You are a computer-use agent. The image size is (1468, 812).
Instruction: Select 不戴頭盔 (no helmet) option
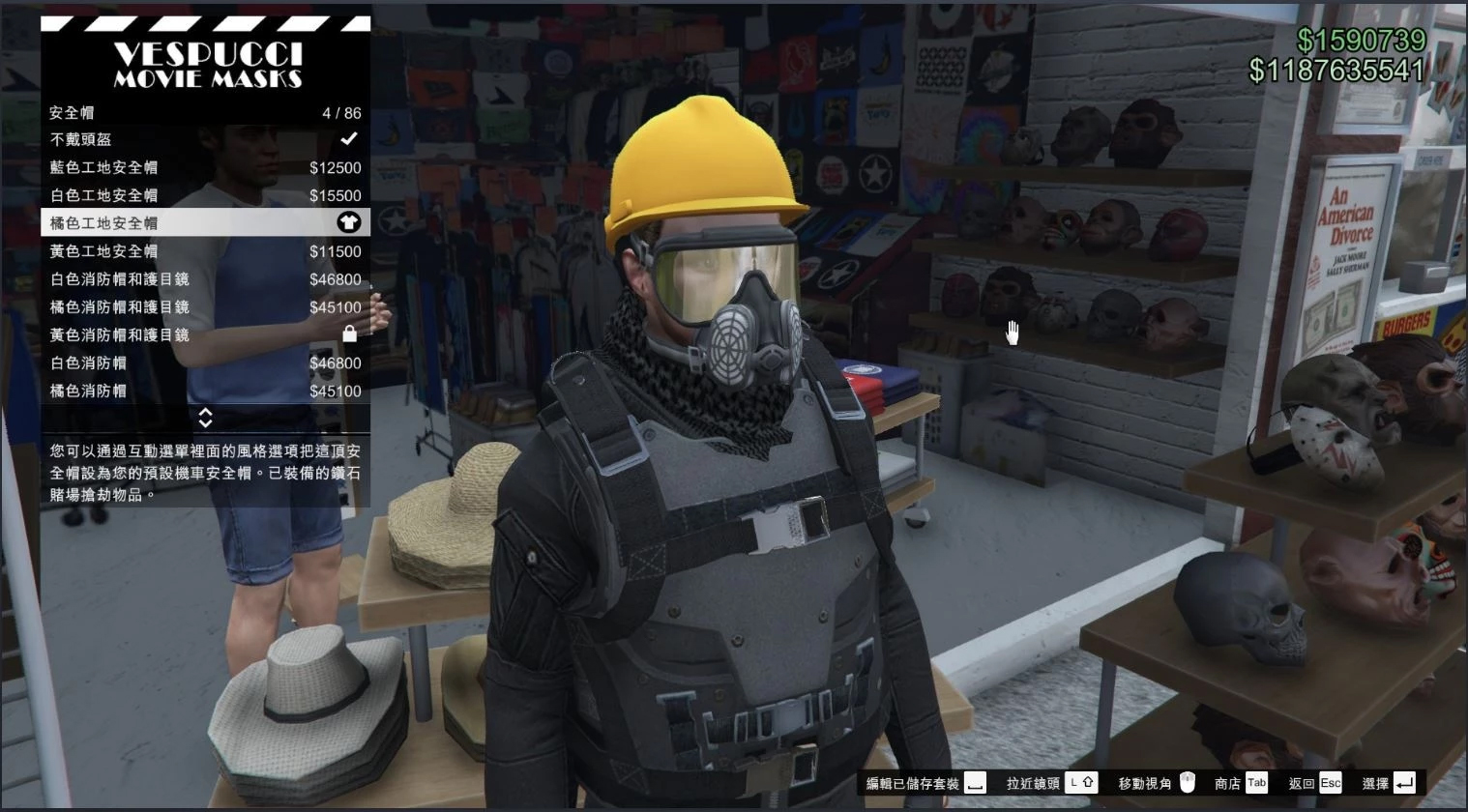(205, 139)
